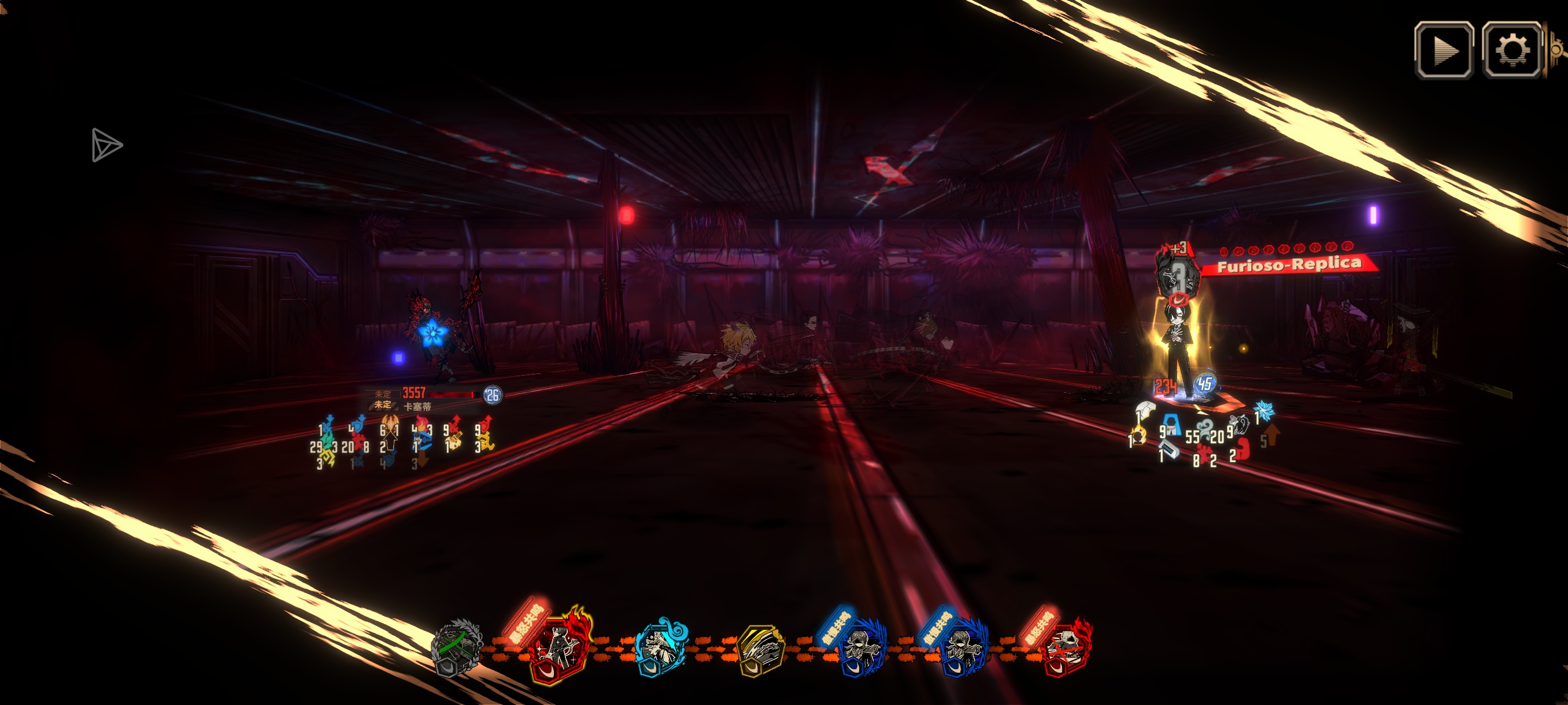
Task: Open the gear settings menu
Action: pyautogui.click(x=1512, y=50)
